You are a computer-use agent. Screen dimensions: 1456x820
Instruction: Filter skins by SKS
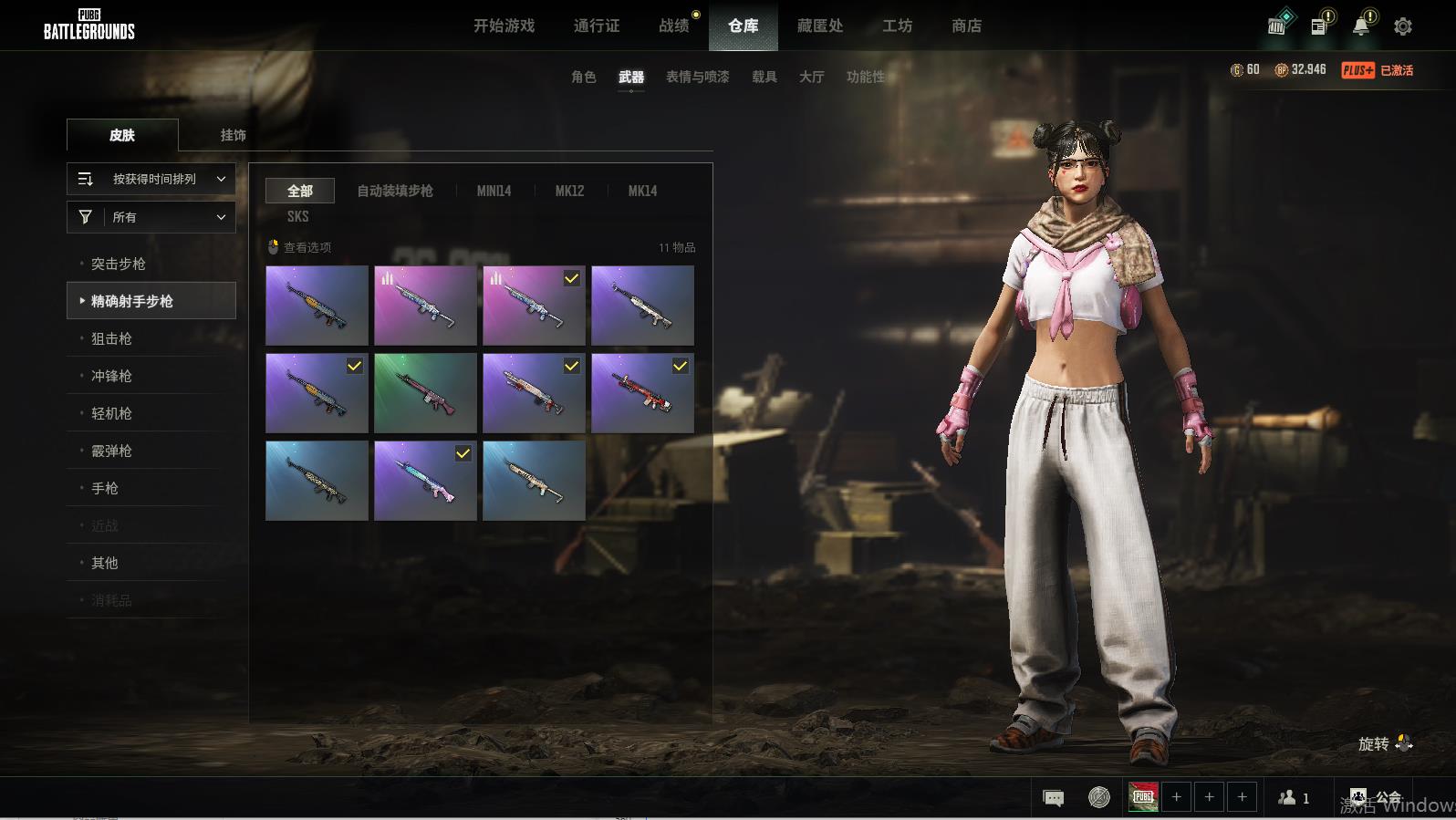[x=297, y=216]
